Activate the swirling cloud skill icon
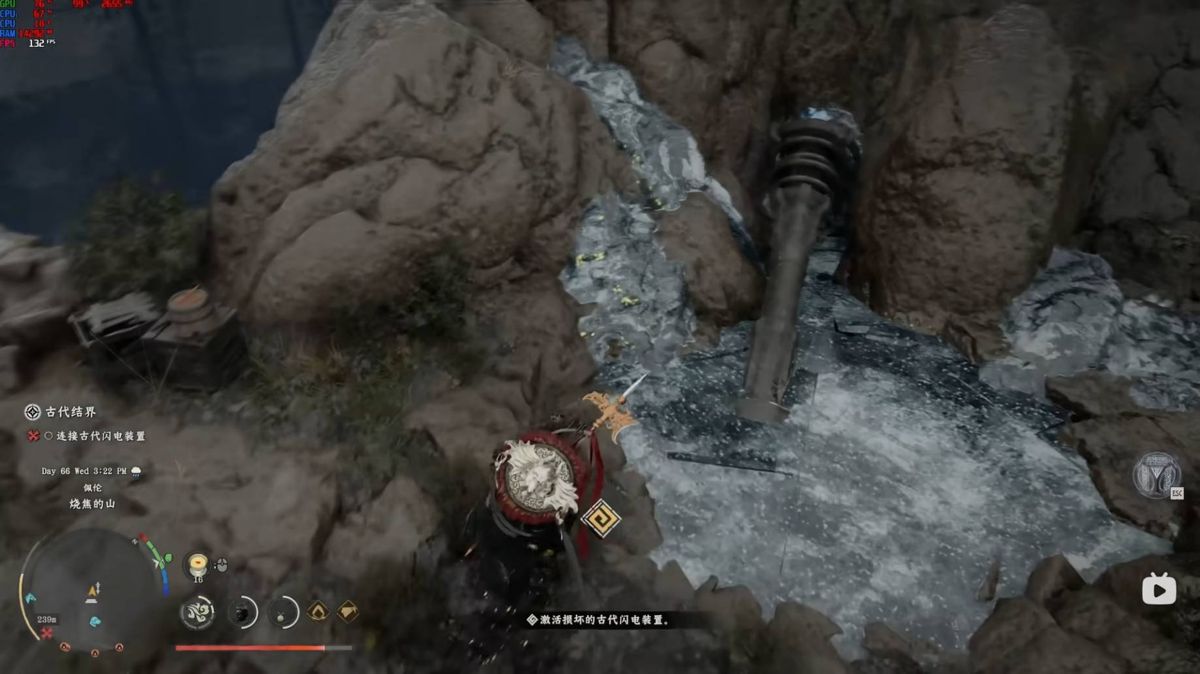 point(197,611)
